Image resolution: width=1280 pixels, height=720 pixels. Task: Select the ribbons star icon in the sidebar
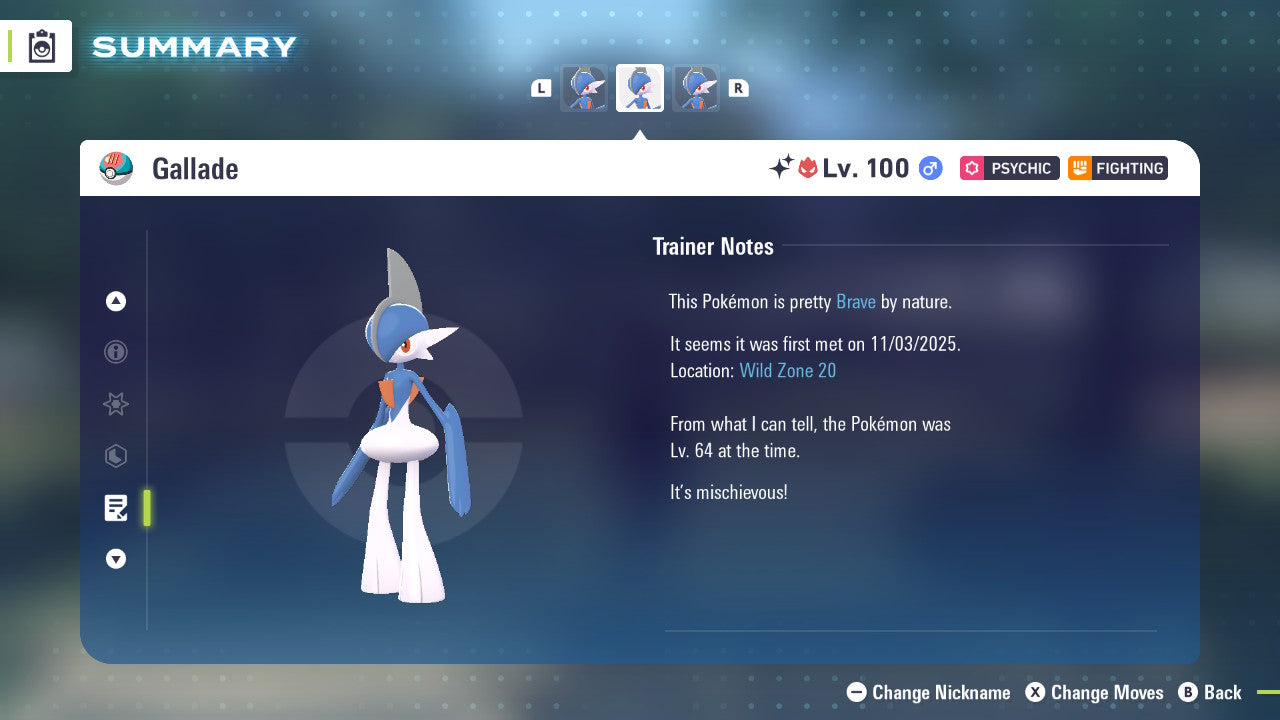115,404
